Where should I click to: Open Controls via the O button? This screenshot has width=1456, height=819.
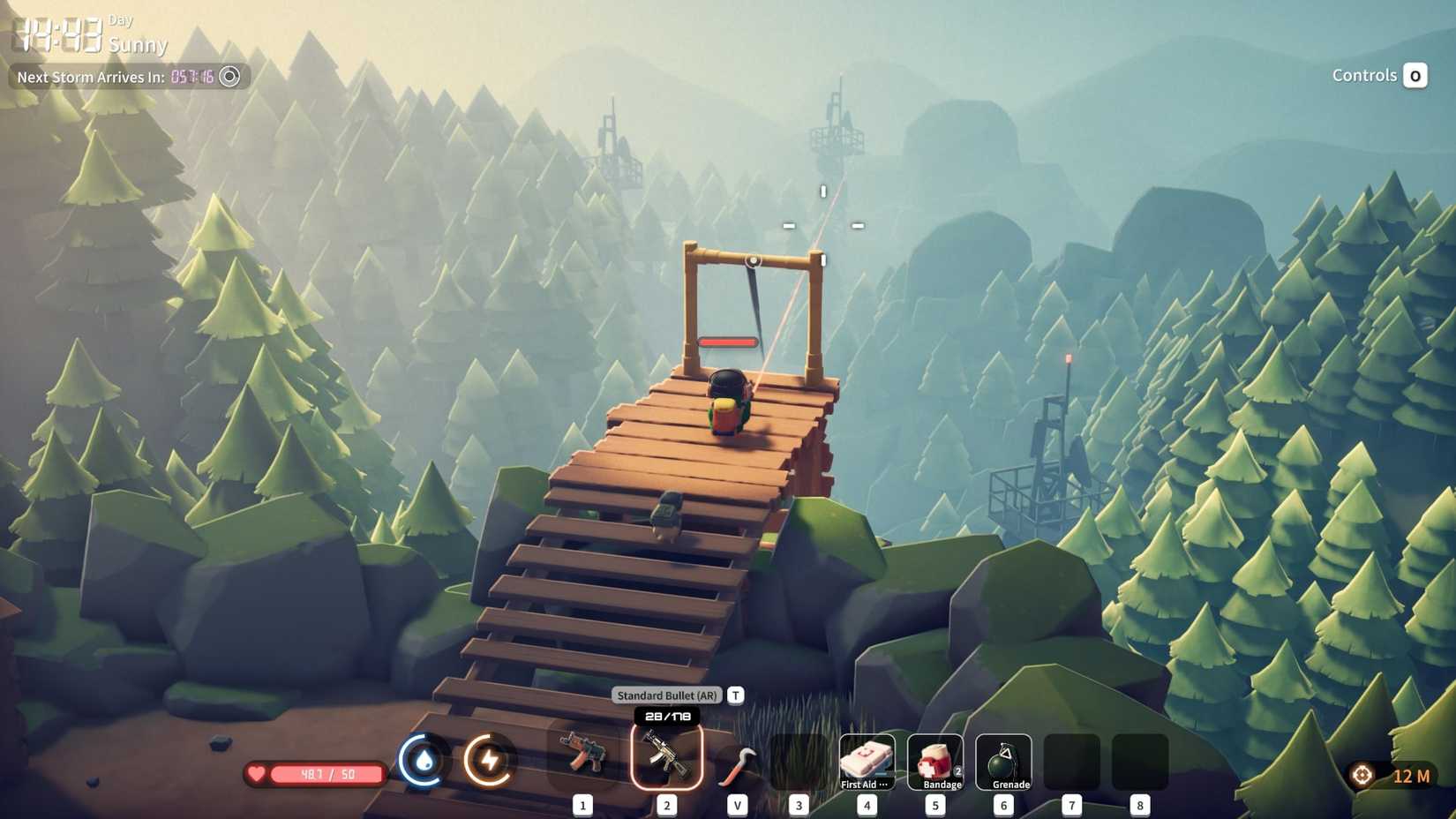[1416, 75]
